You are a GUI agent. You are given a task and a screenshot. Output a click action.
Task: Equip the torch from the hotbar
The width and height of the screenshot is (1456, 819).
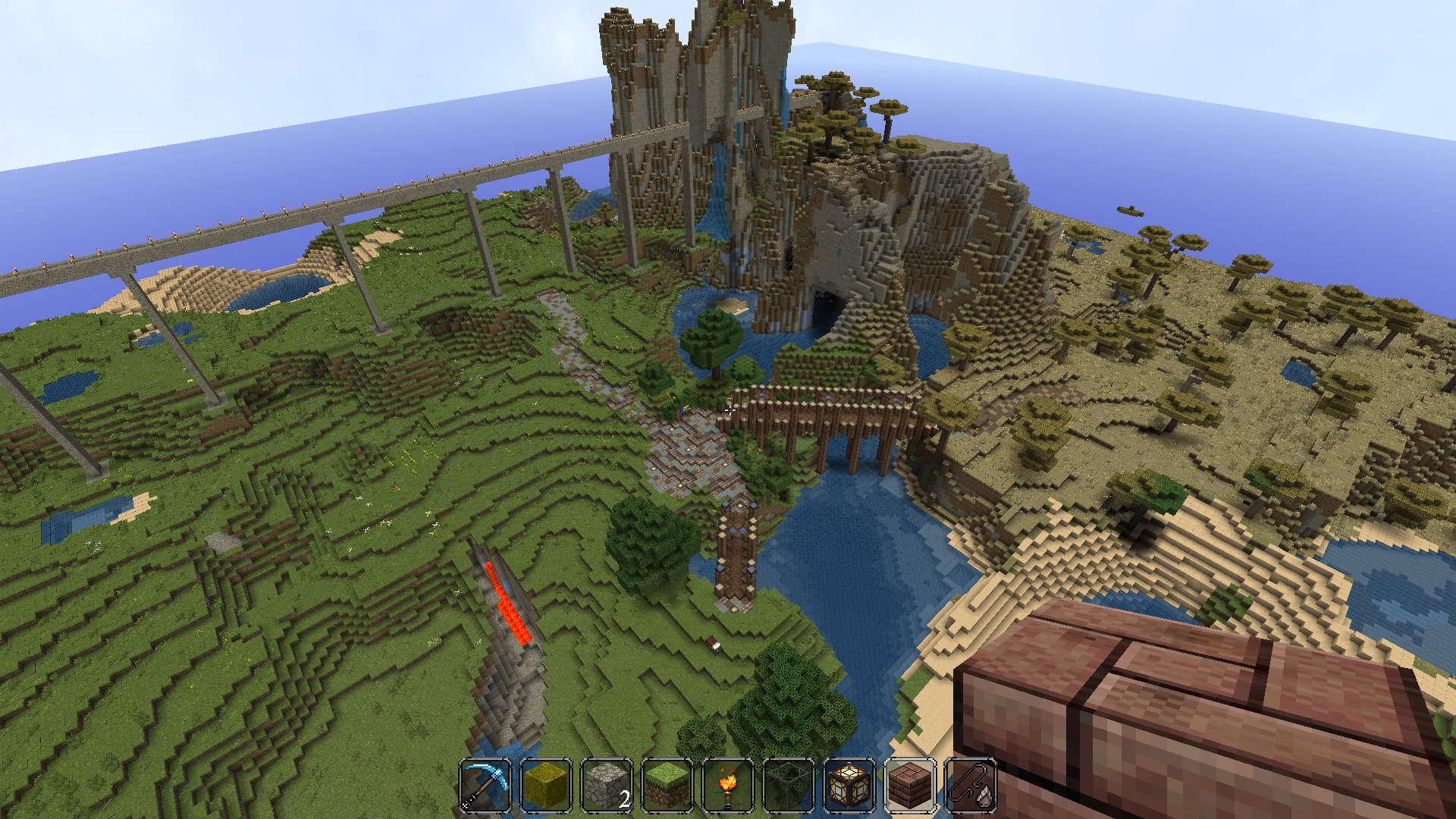728,786
